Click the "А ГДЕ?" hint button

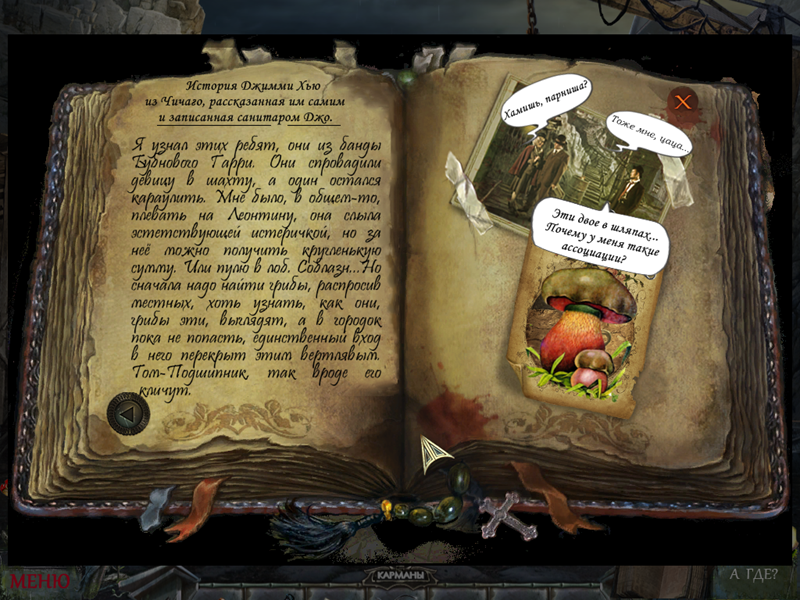click(754, 574)
